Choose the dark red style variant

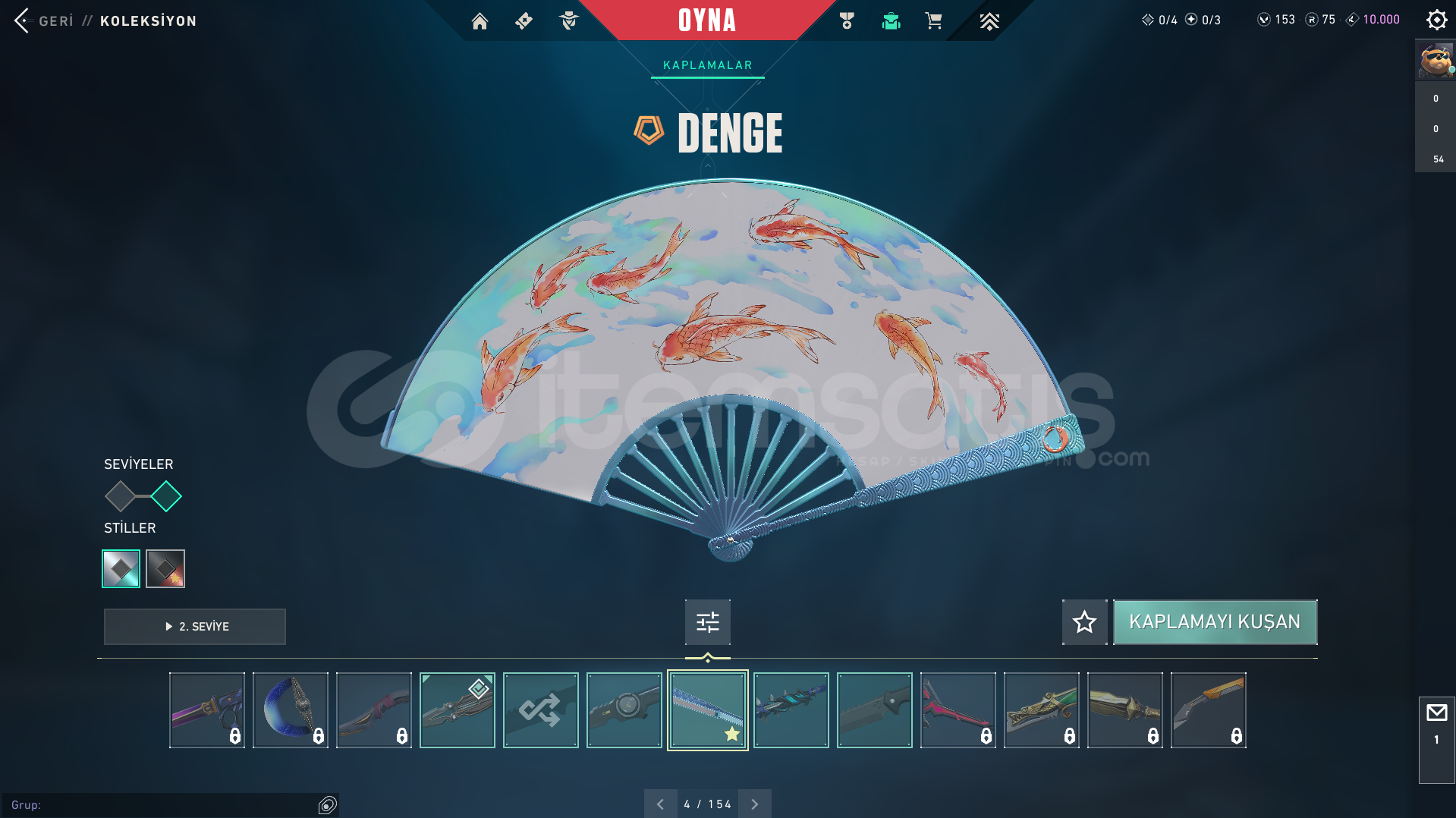pyautogui.click(x=165, y=568)
